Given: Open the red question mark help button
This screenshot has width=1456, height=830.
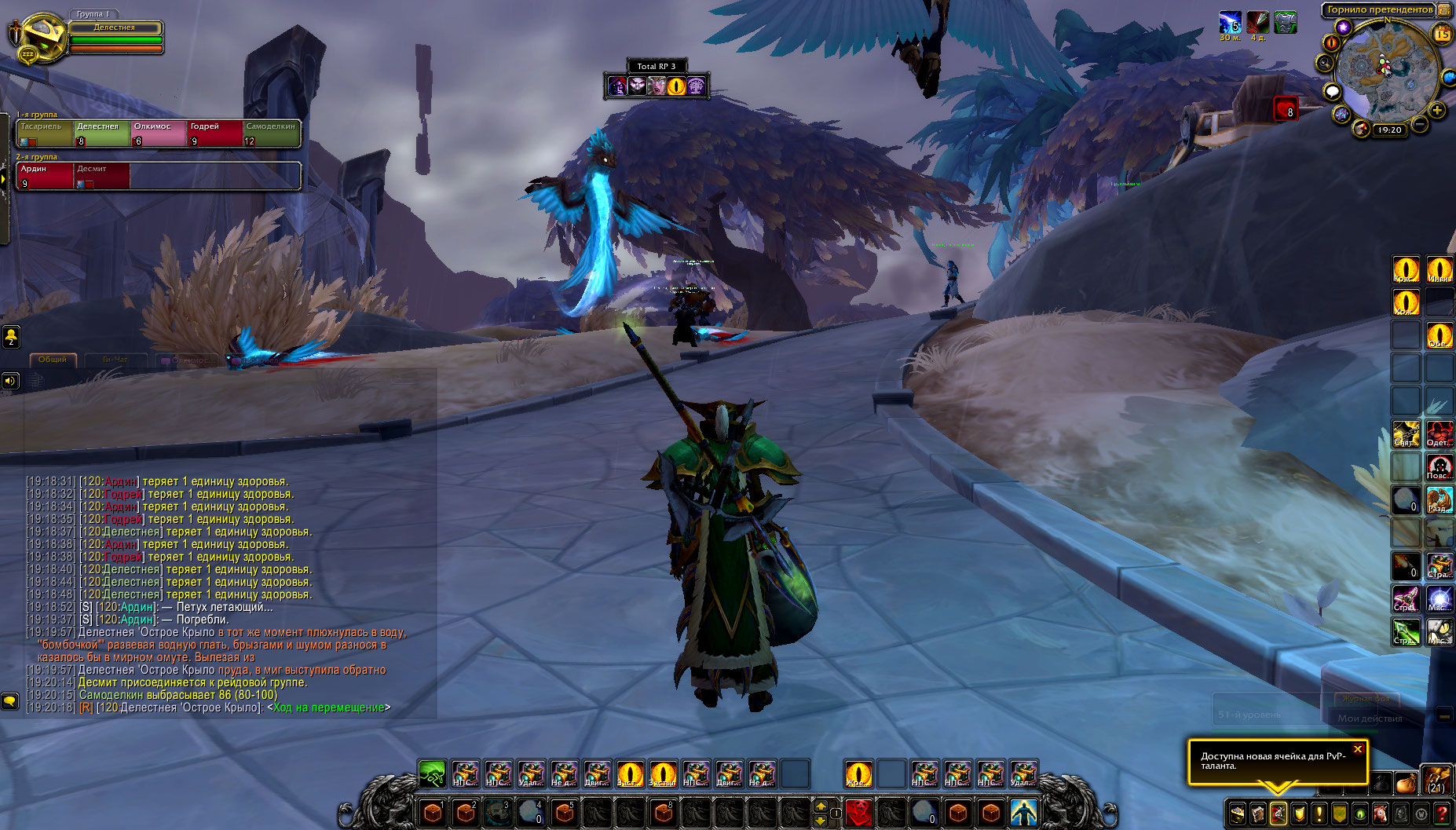Looking at the screenshot, I should (x=1442, y=814).
